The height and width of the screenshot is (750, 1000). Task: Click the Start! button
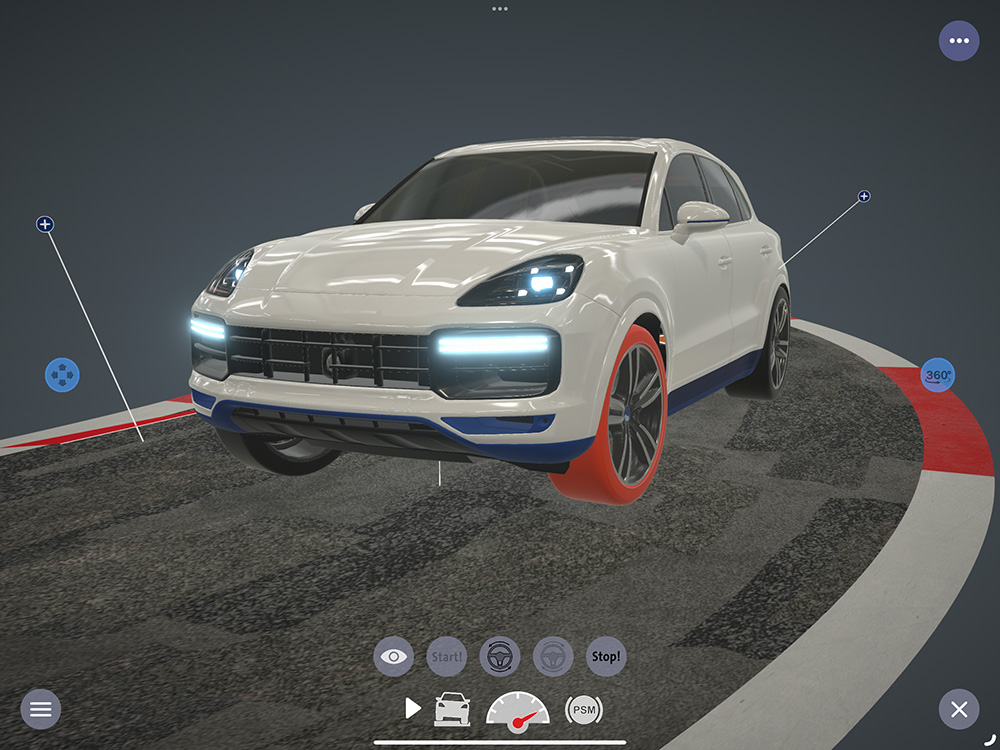click(447, 657)
